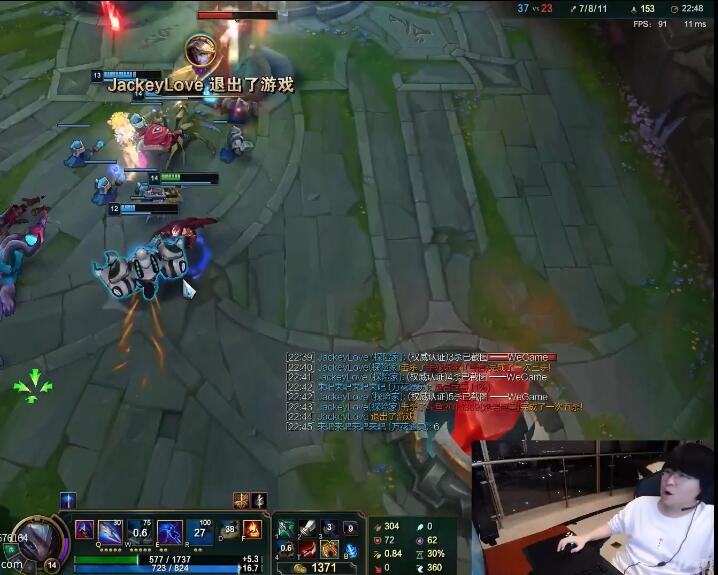Screen dimensions: 718x575
Task: Select the D summoner spell slot
Action: pyautogui.click(x=230, y=531)
